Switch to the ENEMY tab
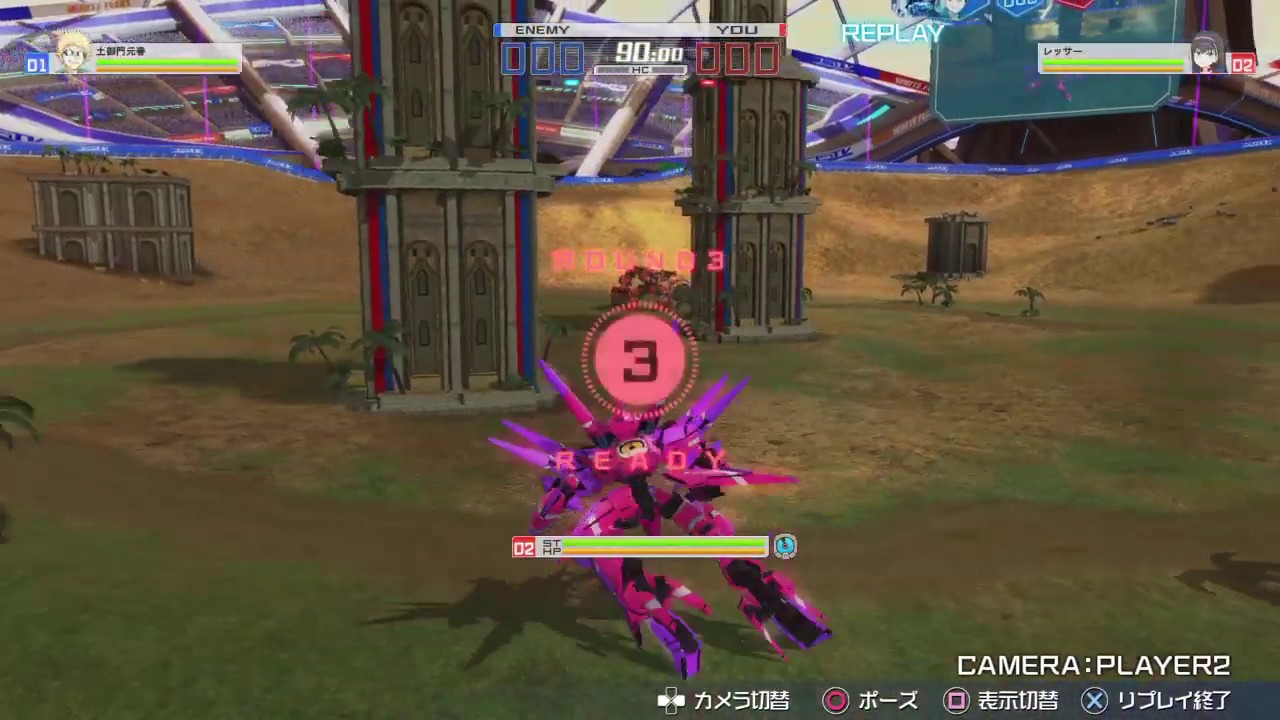Viewport: 1280px width, 720px height. click(x=541, y=29)
